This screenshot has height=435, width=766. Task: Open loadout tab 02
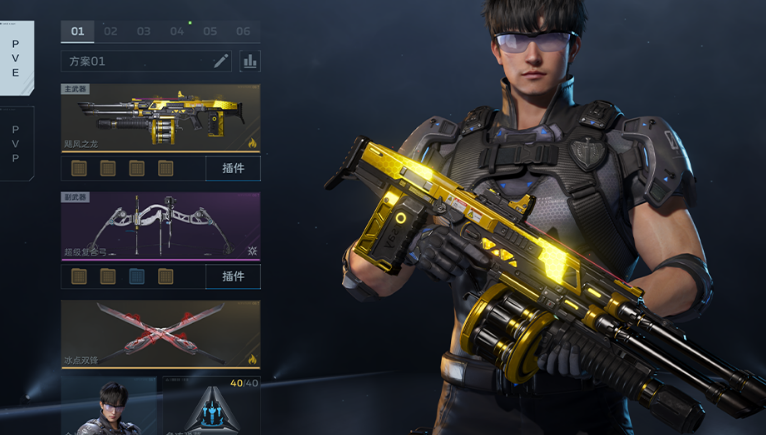tap(111, 31)
